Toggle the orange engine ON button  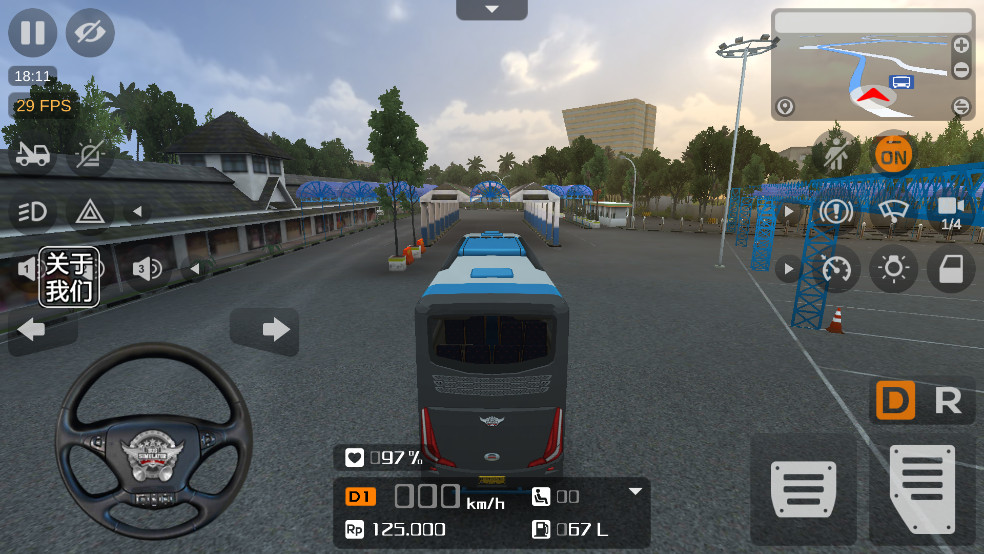pyautogui.click(x=893, y=154)
